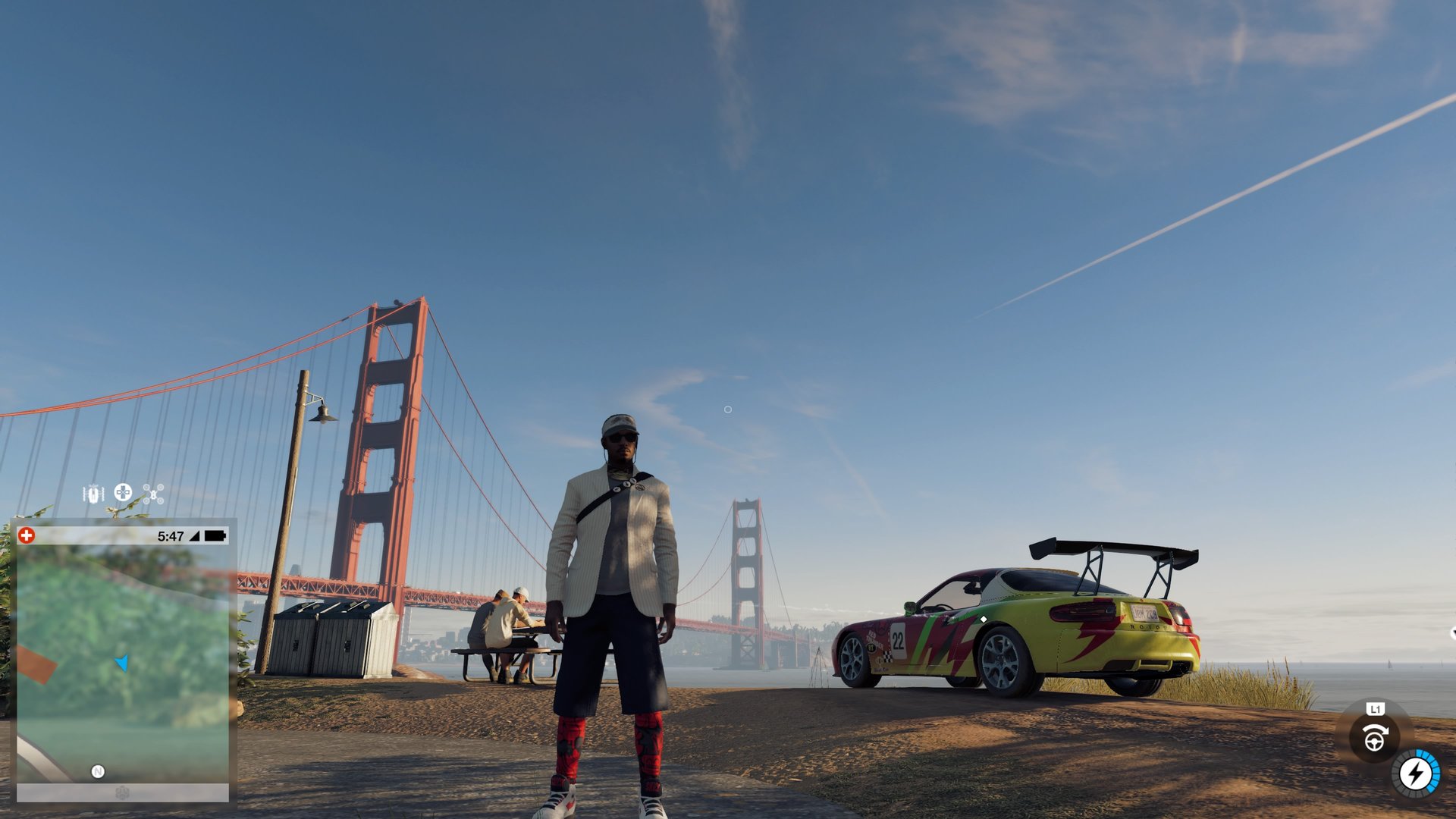Click the compass N marker to toggle north
Image resolution: width=1456 pixels, height=819 pixels.
coord(98,771)
